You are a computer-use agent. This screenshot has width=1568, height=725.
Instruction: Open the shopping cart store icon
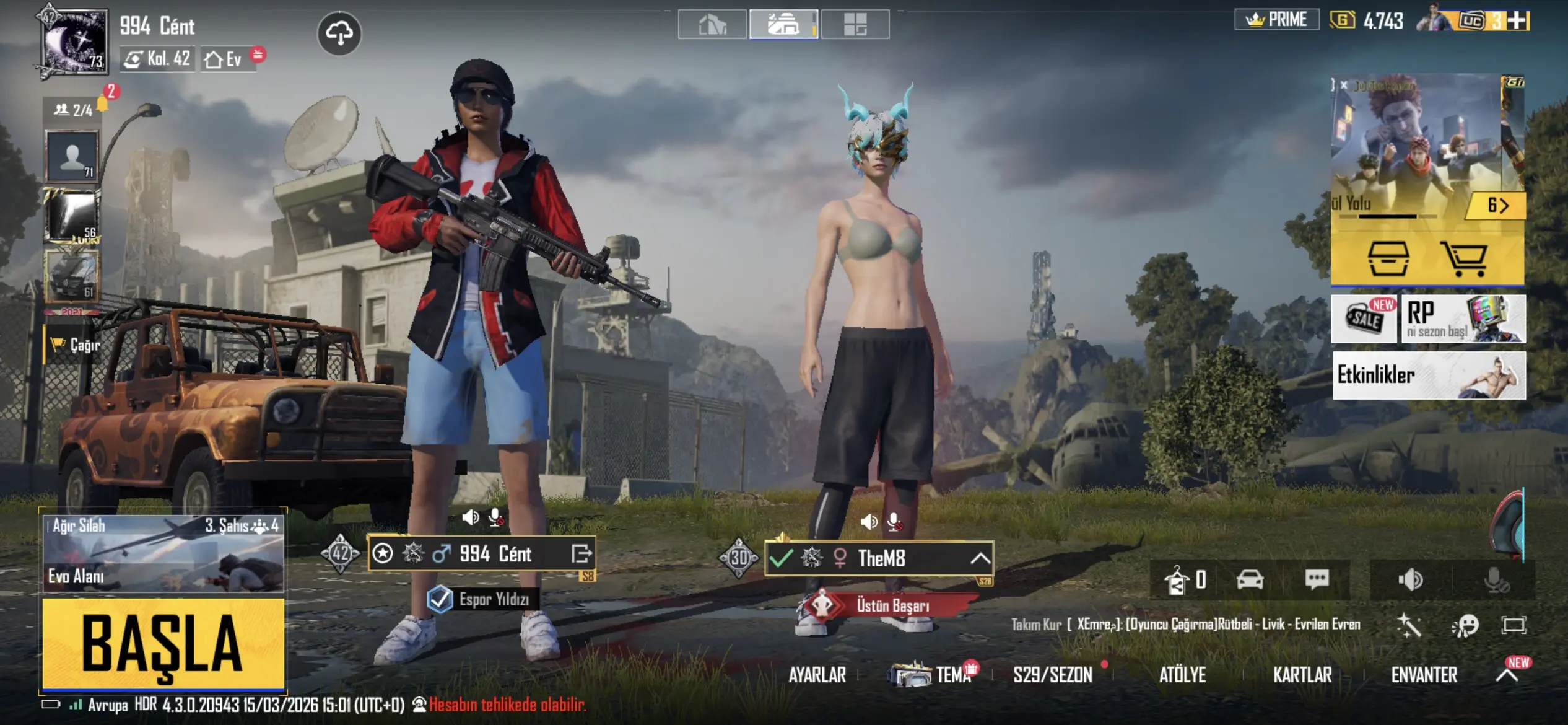1464,258
